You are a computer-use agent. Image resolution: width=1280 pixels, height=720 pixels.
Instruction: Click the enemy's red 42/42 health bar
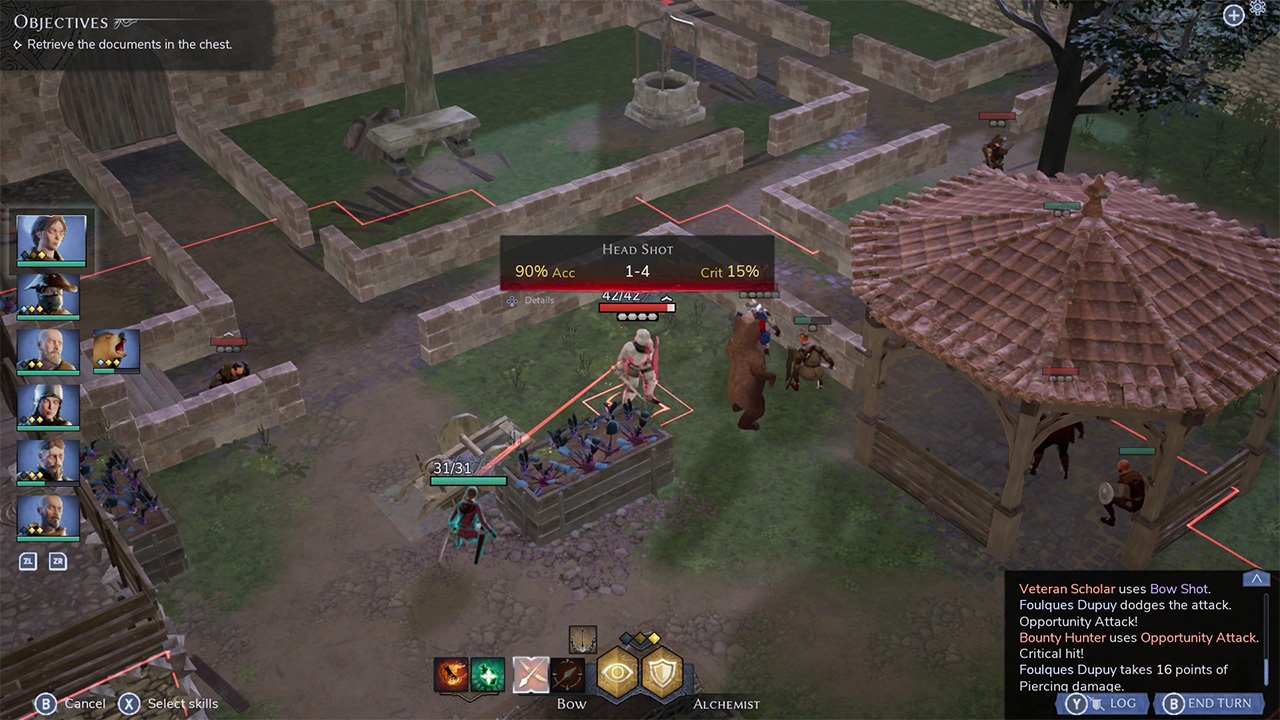637,308
